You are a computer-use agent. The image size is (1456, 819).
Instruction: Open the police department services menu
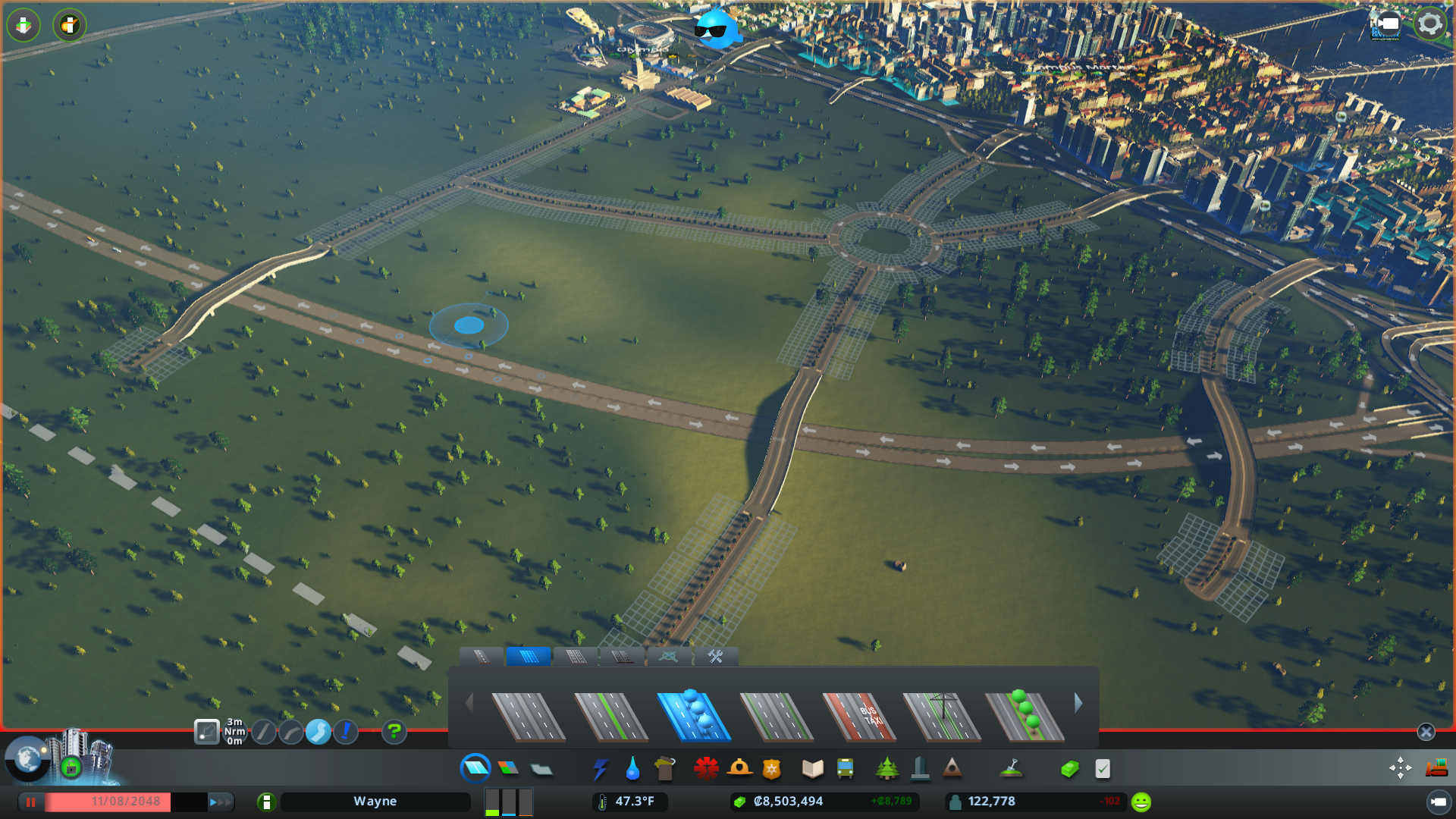771,768
